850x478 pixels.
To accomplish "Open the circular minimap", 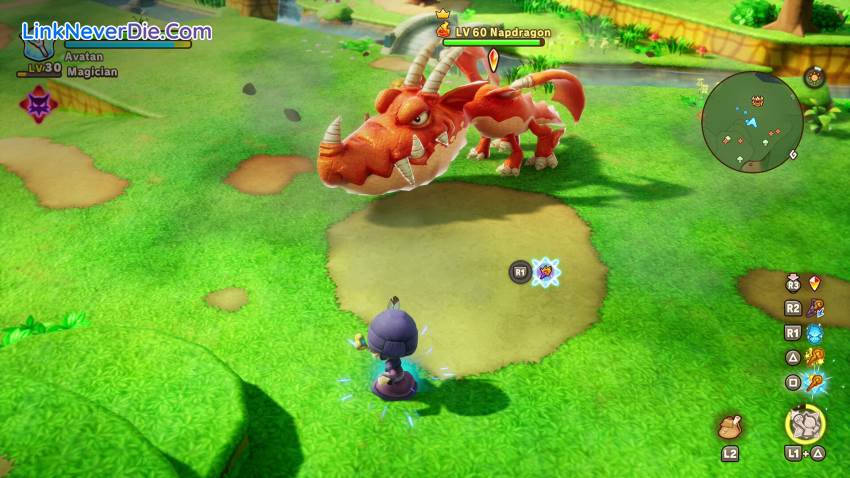I will [x=752, y=122].
